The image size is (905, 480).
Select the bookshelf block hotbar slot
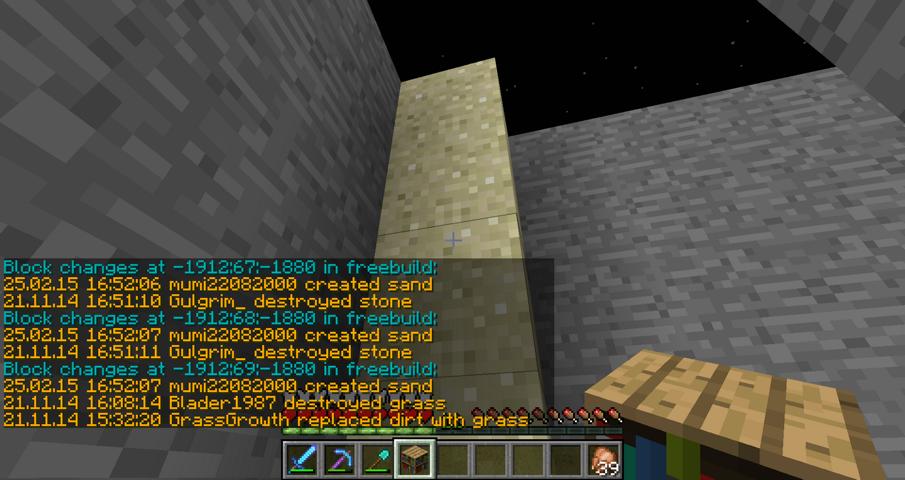tap(415, 459)
